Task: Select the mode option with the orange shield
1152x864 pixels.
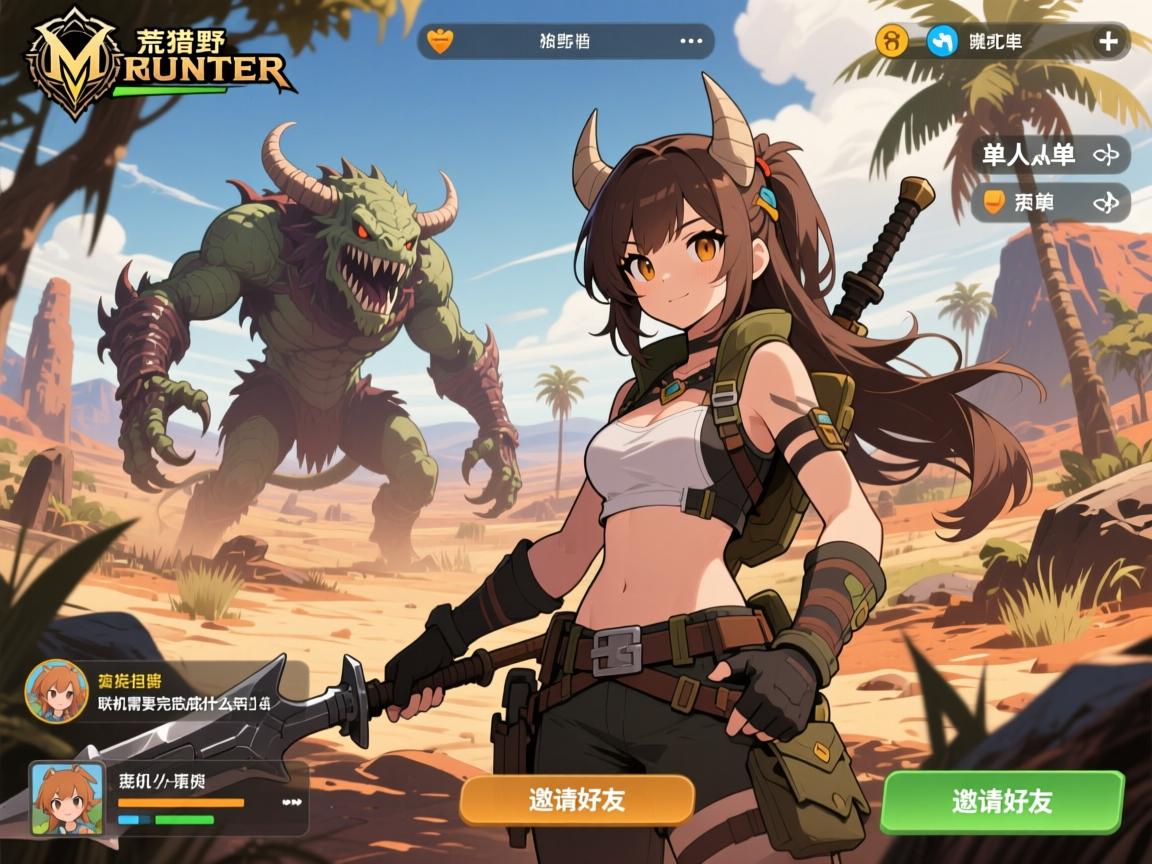Action: 1050,202
